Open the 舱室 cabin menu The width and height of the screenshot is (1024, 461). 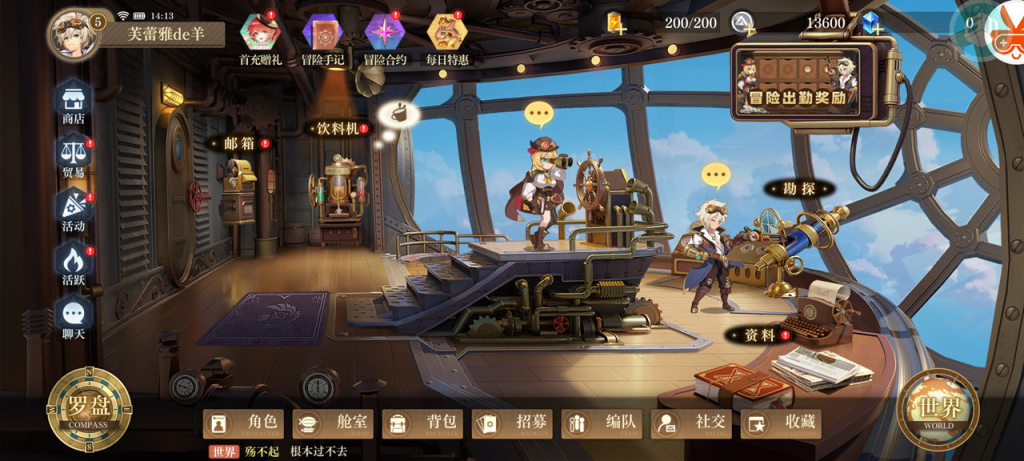[333, 423]
